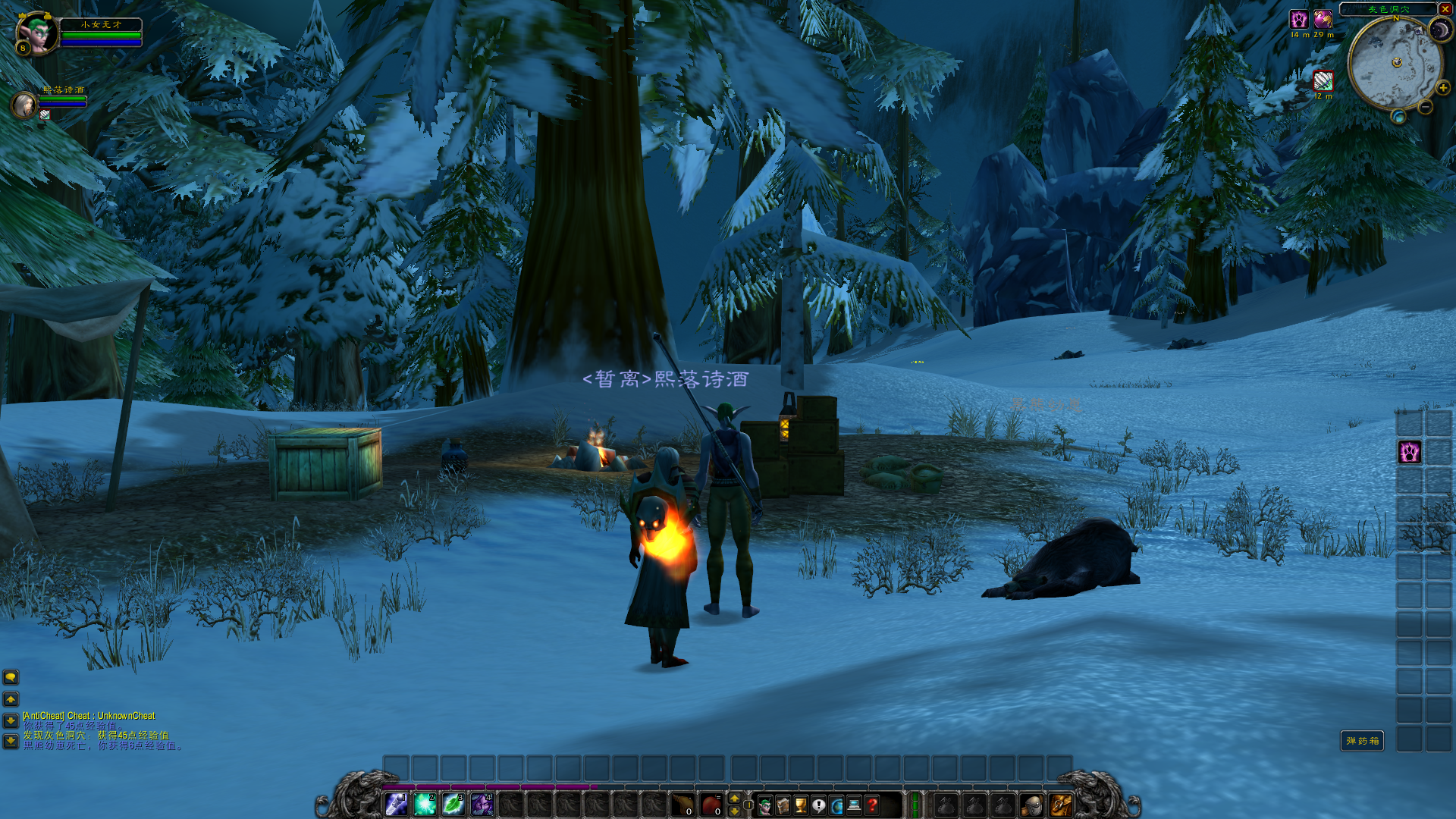Screen dimensions: 1456x819
Task: Open the world map globe micro button
Action: tap(836, 805)
